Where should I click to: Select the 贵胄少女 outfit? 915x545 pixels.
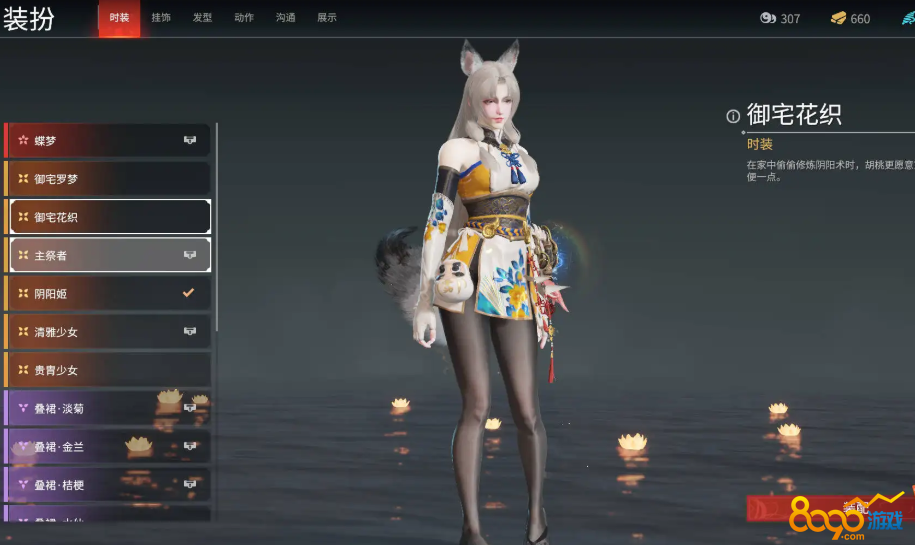coord(109,370)
